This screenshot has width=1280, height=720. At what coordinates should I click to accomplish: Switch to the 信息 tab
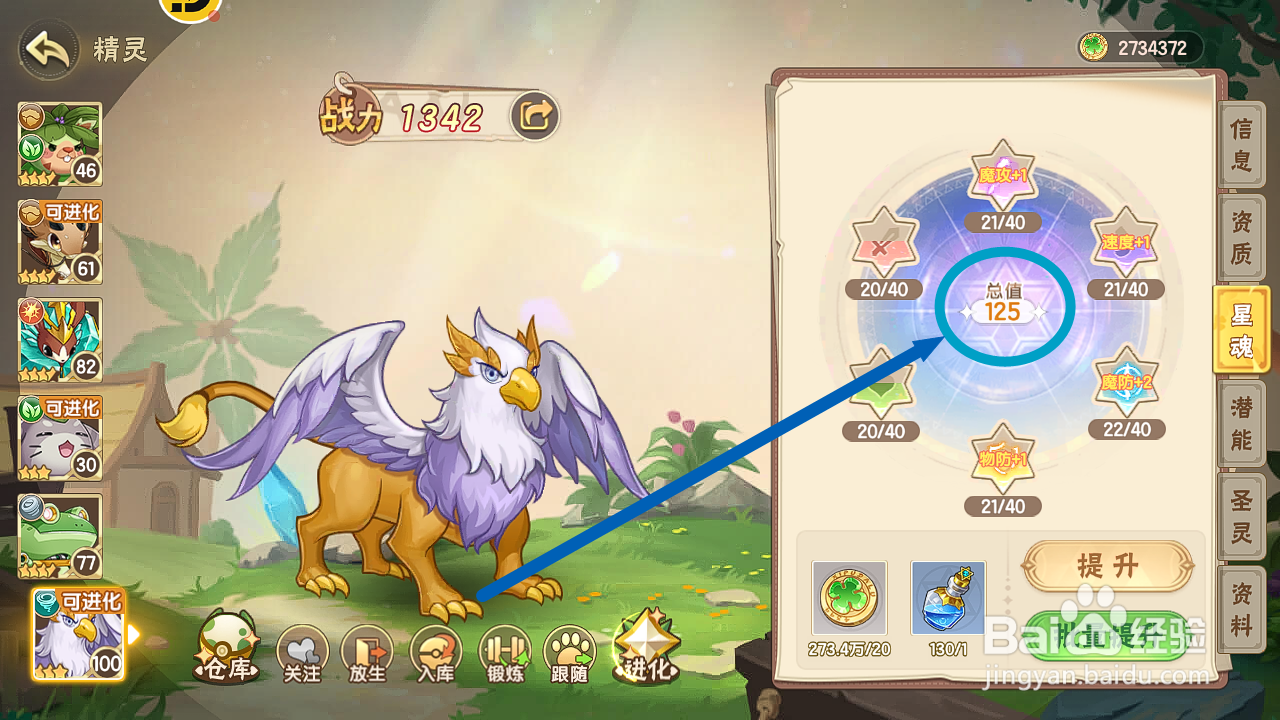[1240, 144]
